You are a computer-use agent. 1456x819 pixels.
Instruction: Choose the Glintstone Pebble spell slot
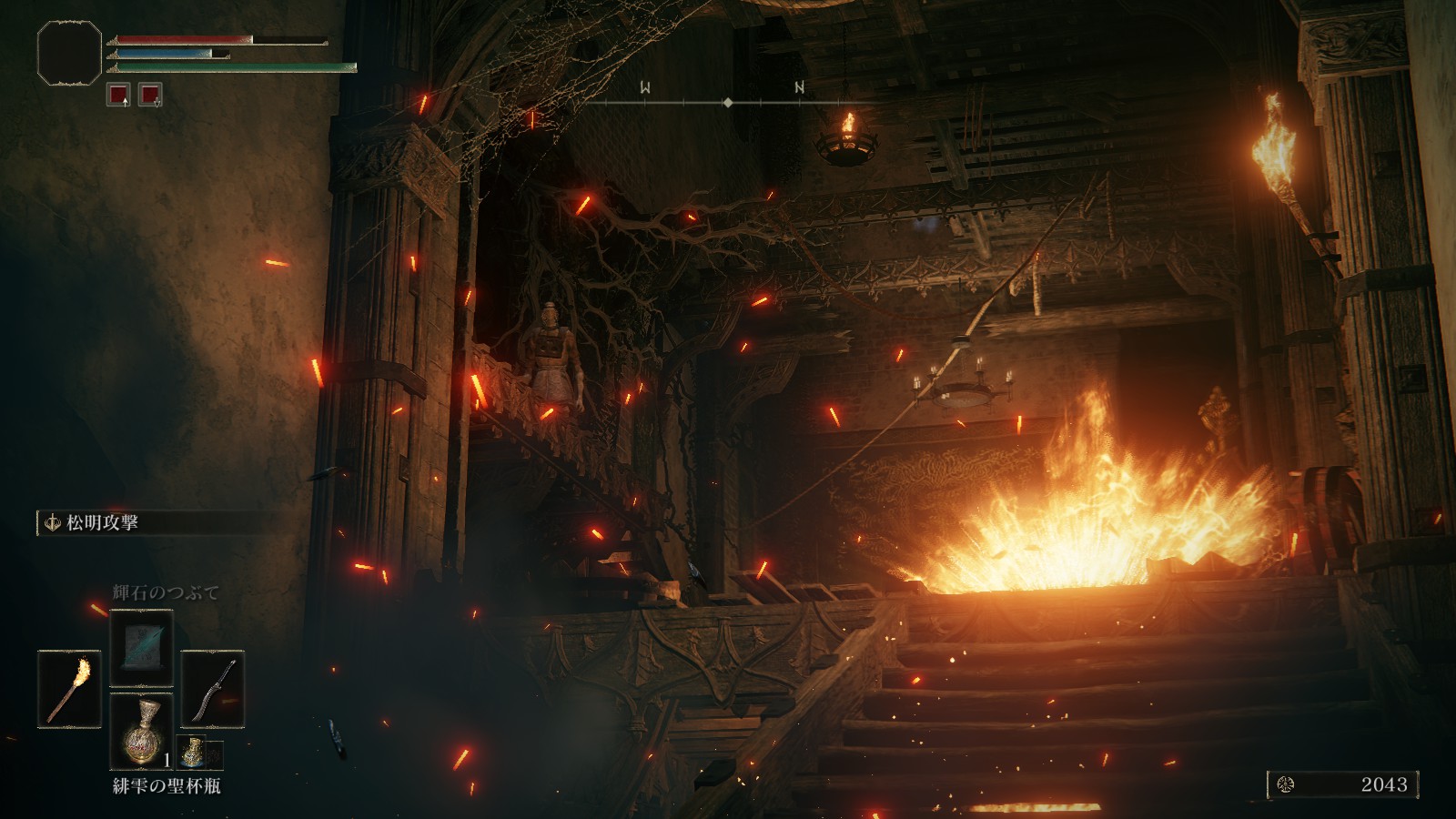pyautogui.click(x=141, y=648)
